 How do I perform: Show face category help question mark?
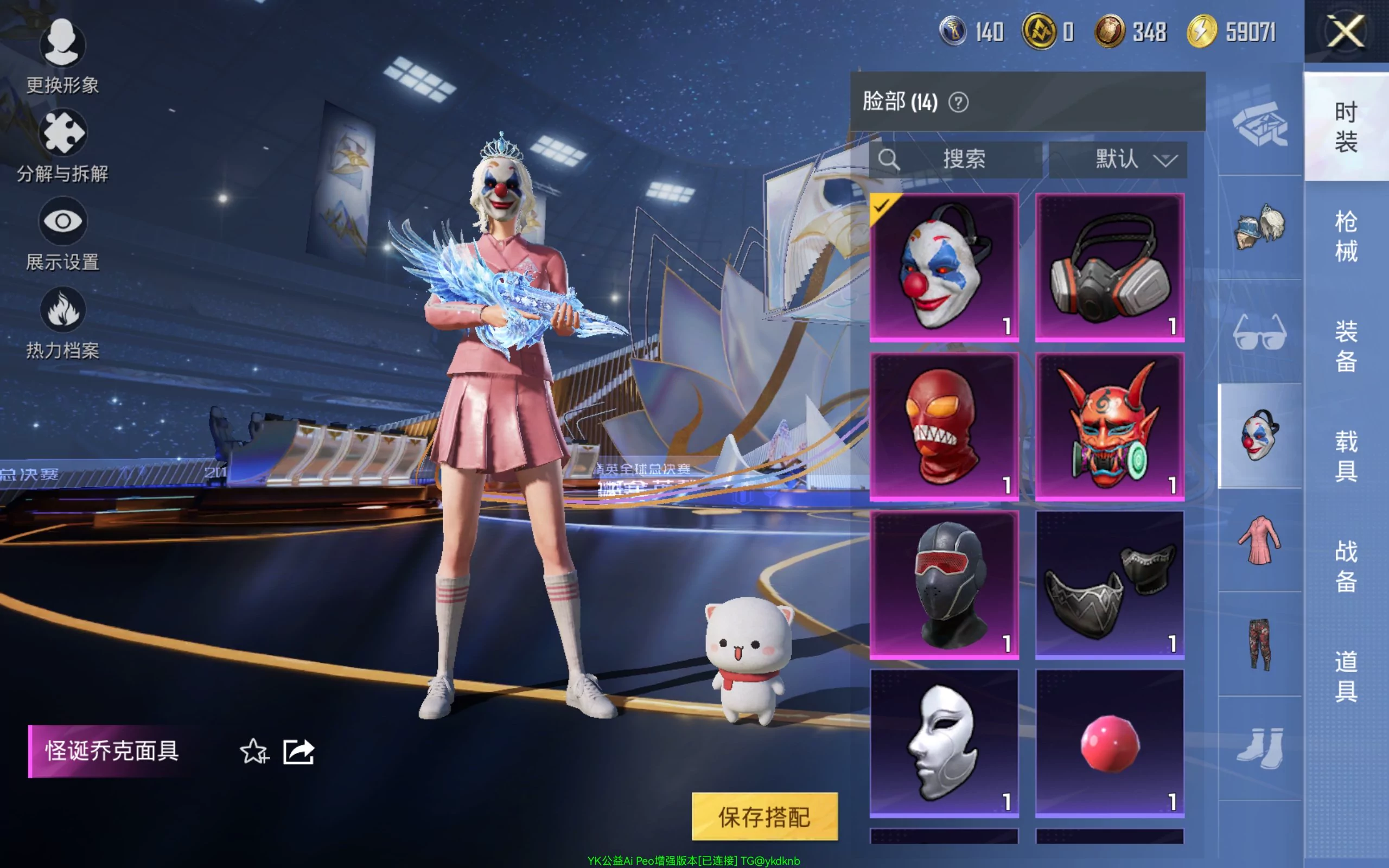click(x=958, y=103)
